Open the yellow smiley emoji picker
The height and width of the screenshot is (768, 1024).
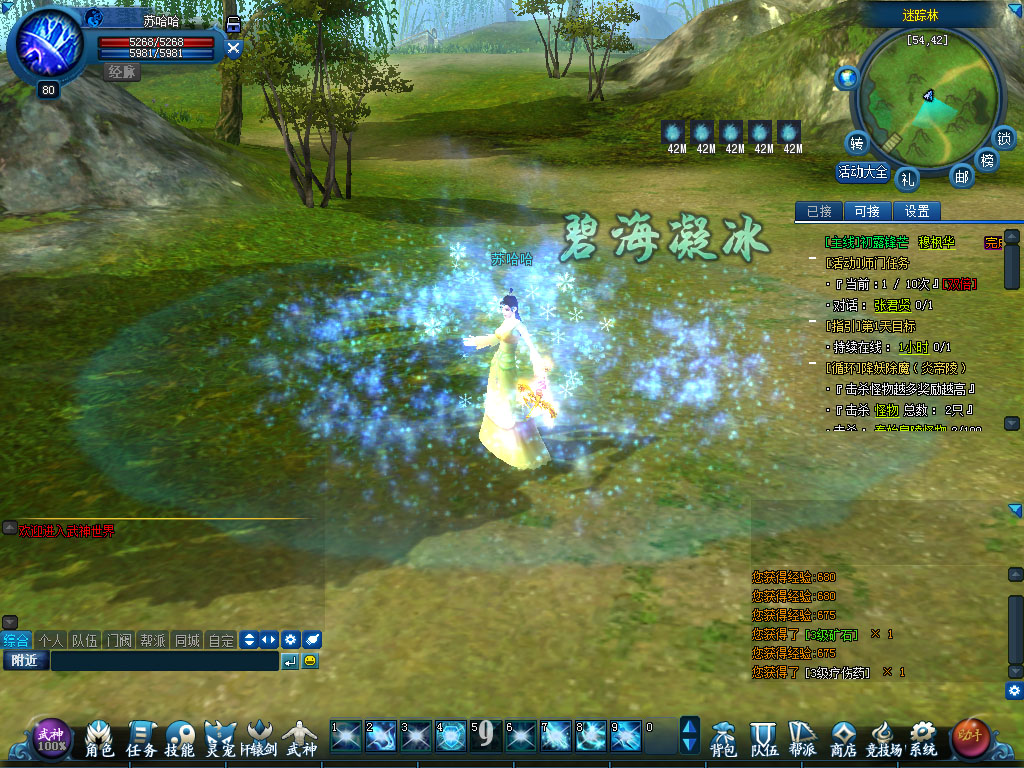(310, 661)
